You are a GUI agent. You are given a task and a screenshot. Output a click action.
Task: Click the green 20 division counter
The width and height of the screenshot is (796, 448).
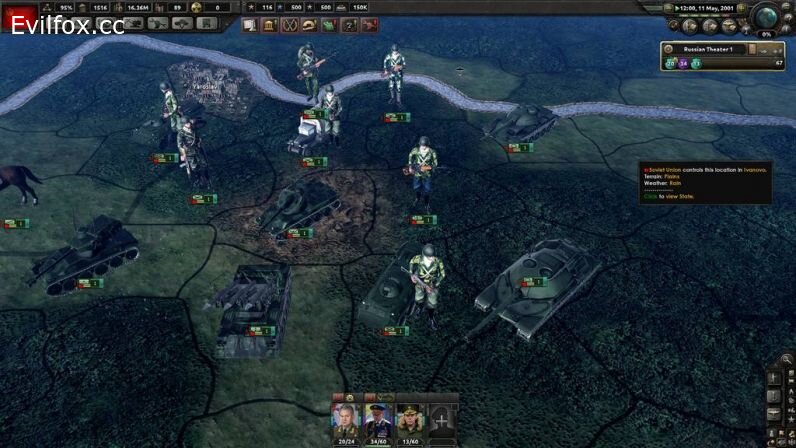pyautogui.click(x=671, y=63)
